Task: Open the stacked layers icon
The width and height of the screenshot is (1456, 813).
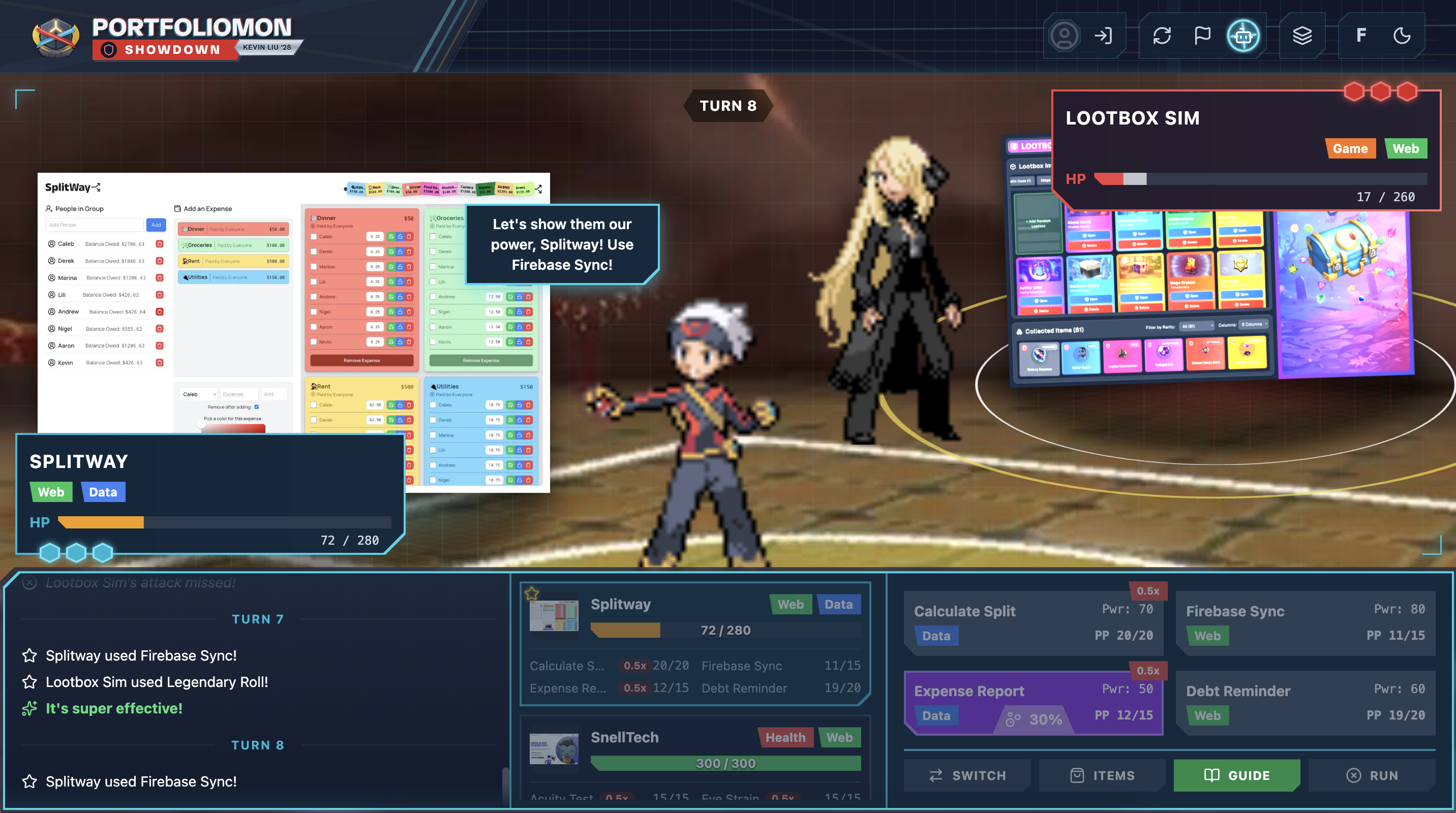Action: tap(1301, 36)
